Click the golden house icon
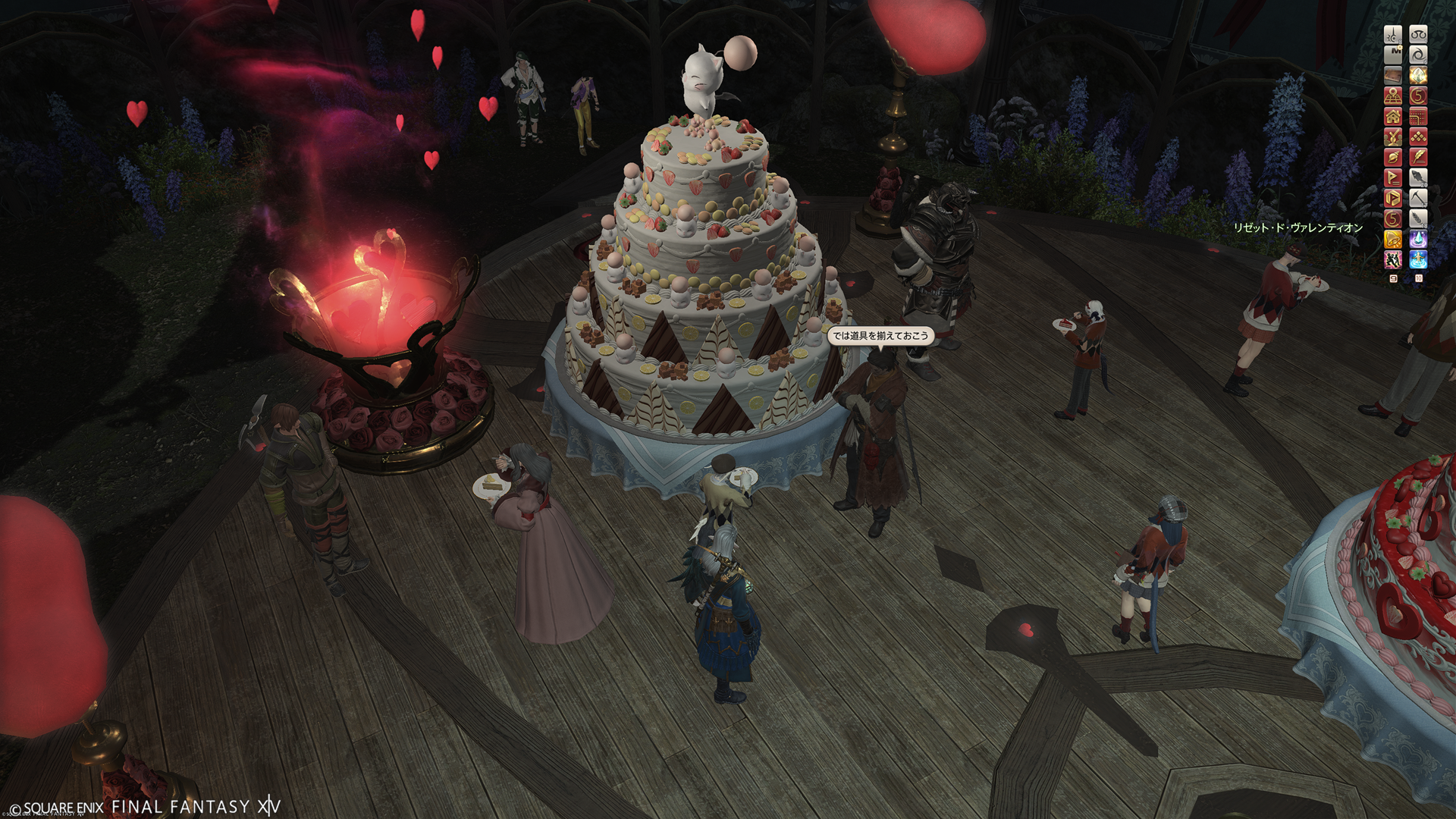This screenshot has width=1456, height=819. (1393, 116)
